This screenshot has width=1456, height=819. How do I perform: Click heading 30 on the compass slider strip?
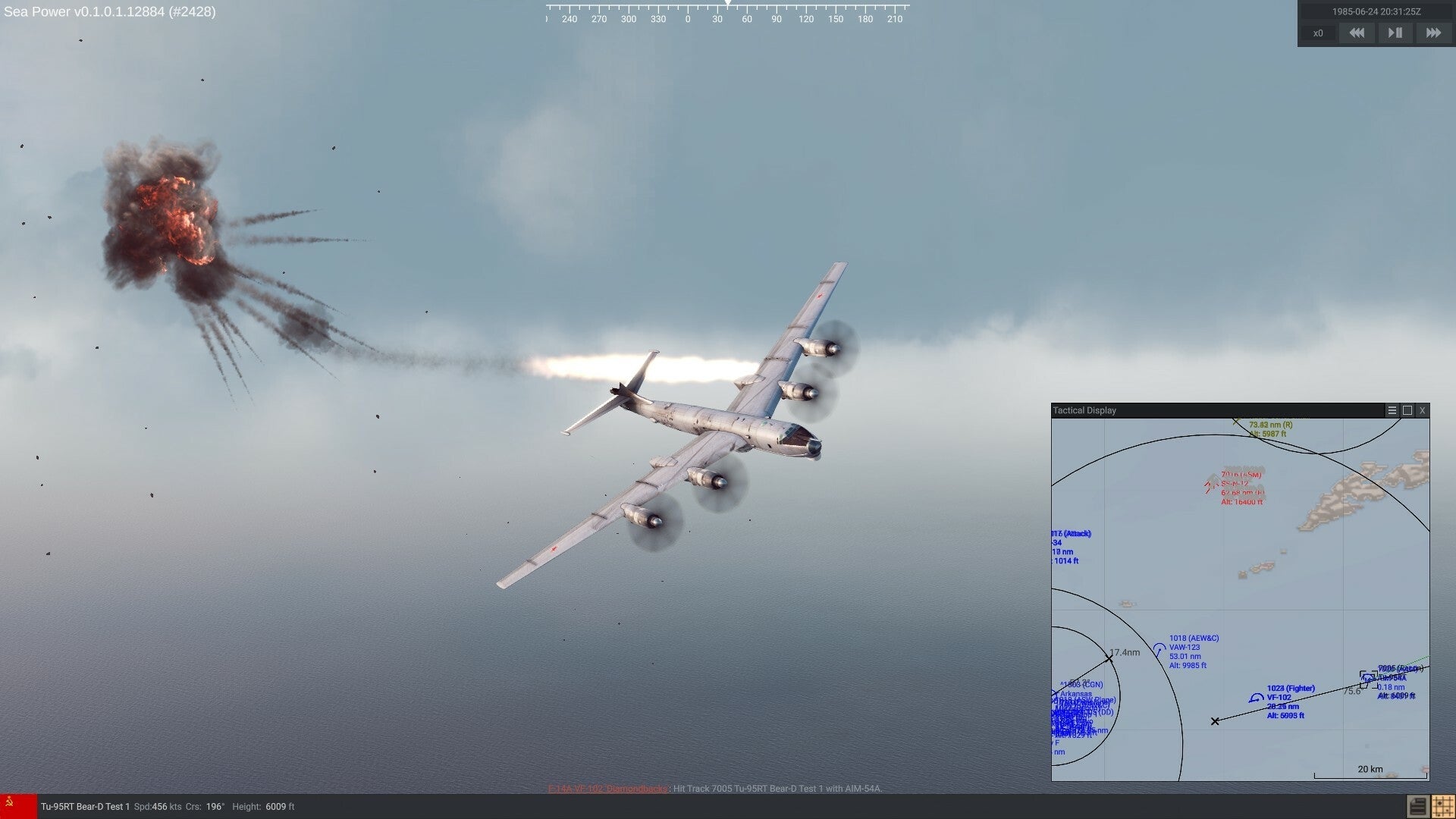[x=717, y=18]
